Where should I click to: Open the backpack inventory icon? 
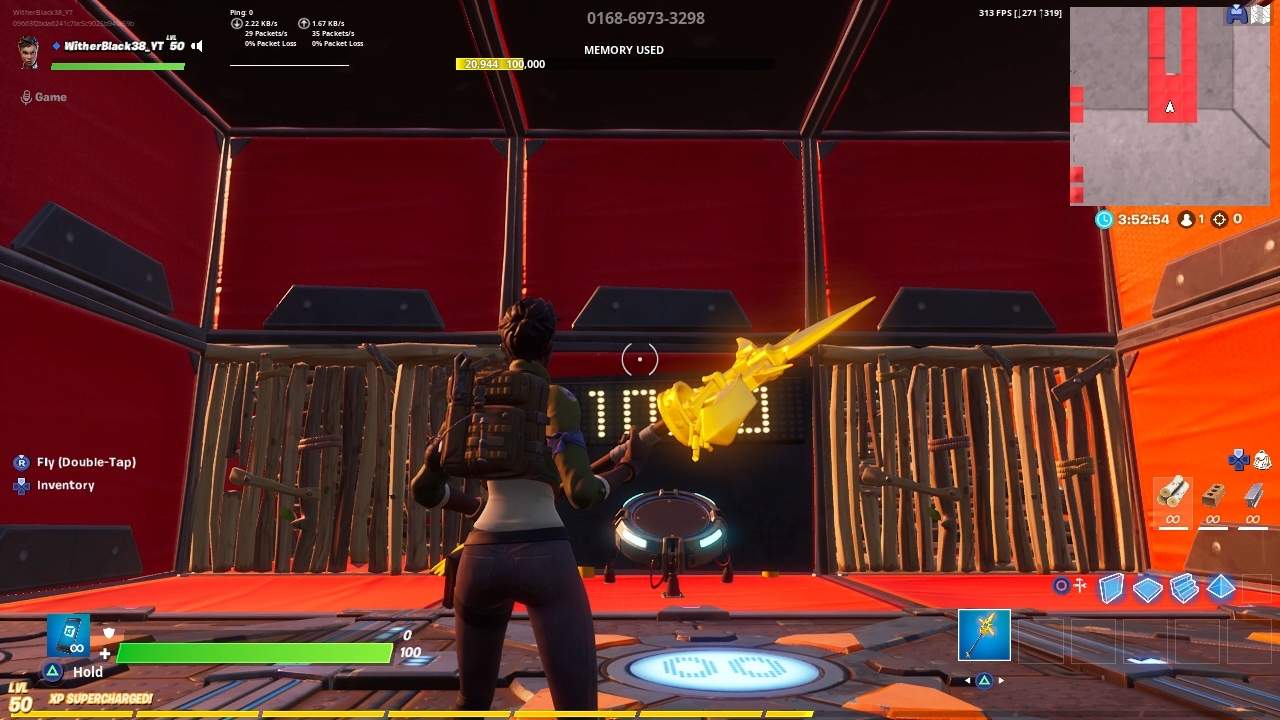tap(1262, 459)
